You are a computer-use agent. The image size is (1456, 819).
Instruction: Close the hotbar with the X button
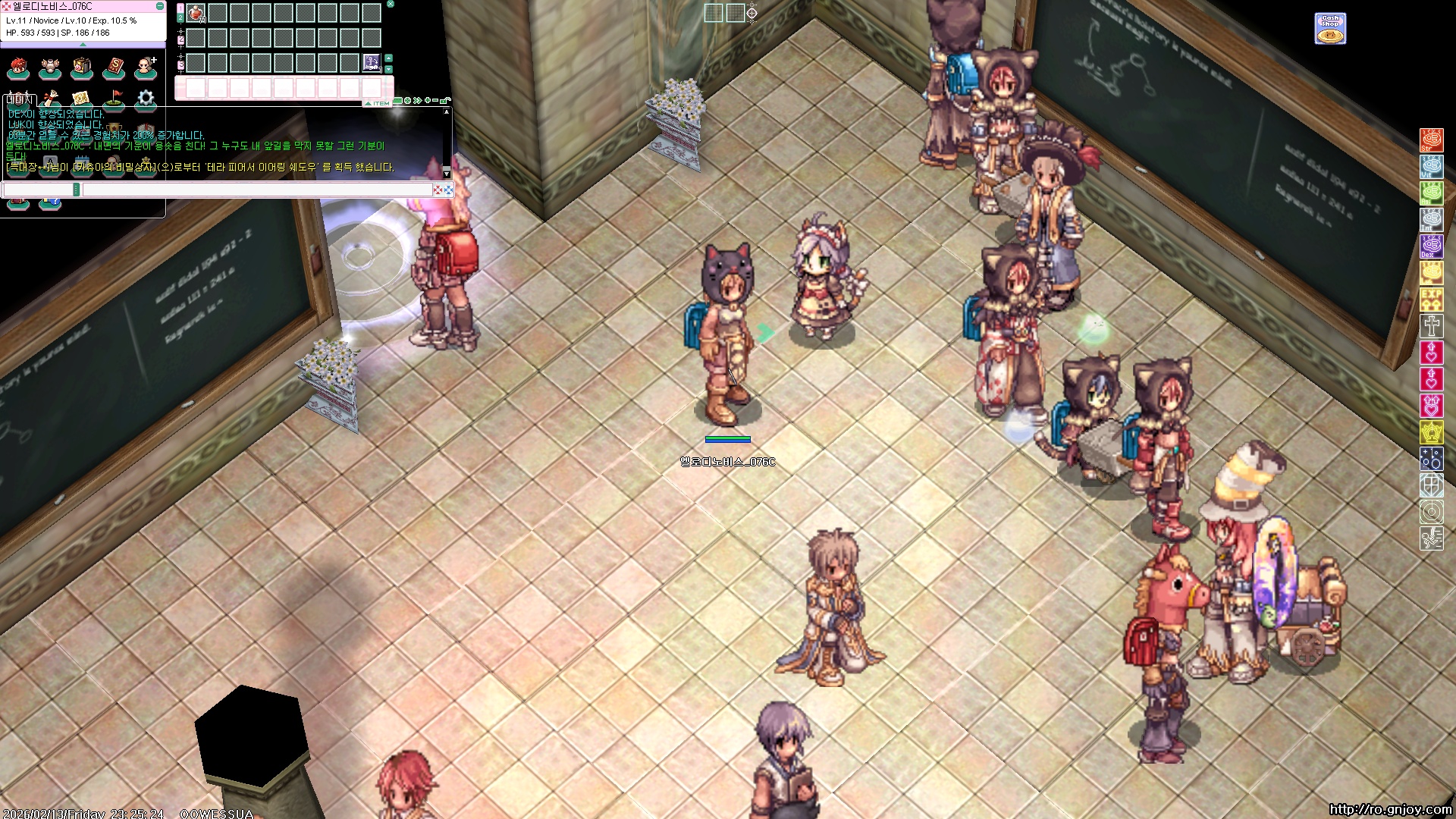pyautogui.click(x=391, y=5)
